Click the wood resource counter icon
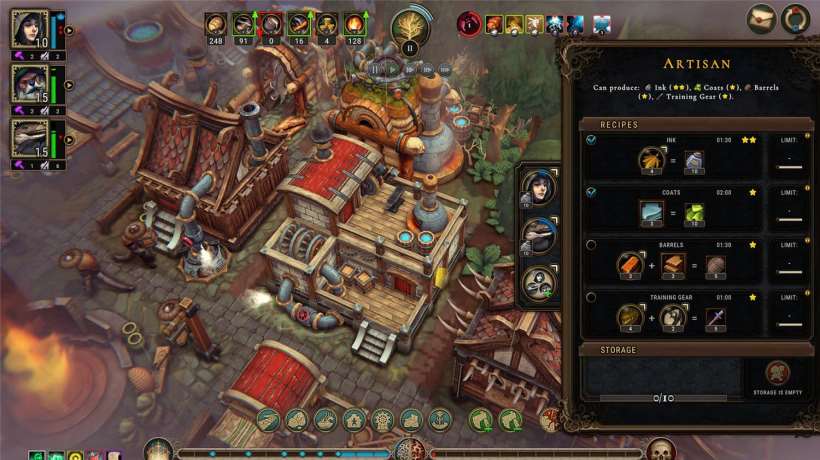This screenshot has height=460, width=820. tap(215, 24)
